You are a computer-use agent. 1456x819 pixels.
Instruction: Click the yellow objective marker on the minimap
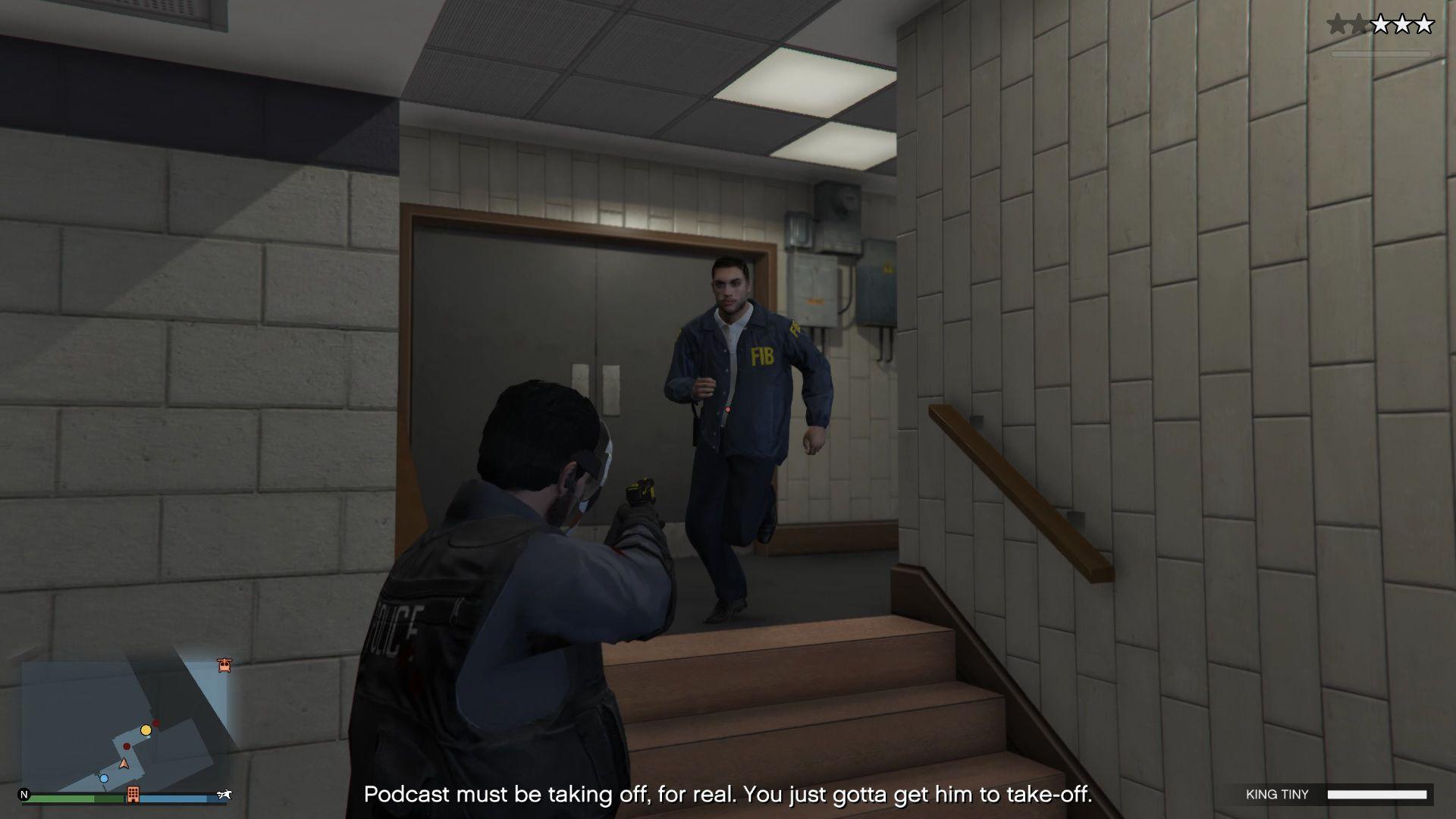click(x=146, y=730)
